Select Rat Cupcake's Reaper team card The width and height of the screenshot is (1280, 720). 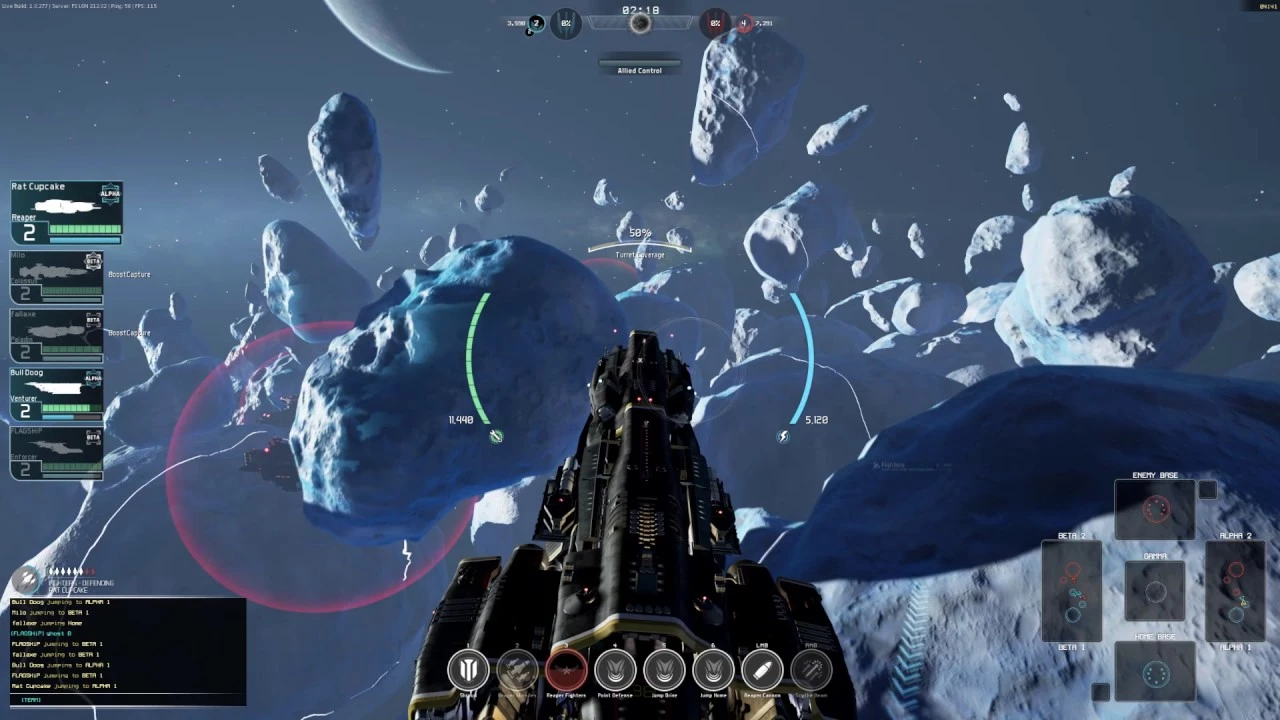(66, 212)
